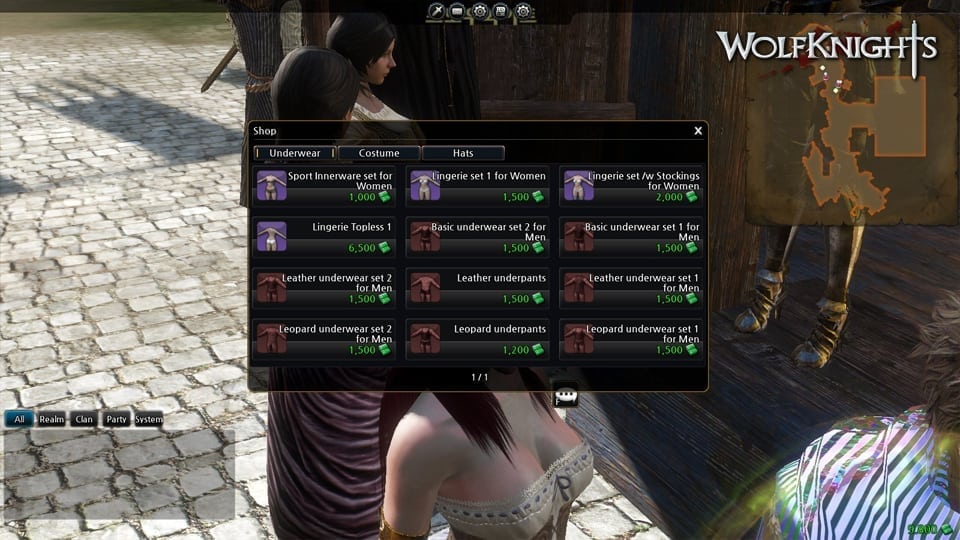This screenshot has width=960, height=540.
Task: Switch to the Costume shop tab
Action: [379, 153]
